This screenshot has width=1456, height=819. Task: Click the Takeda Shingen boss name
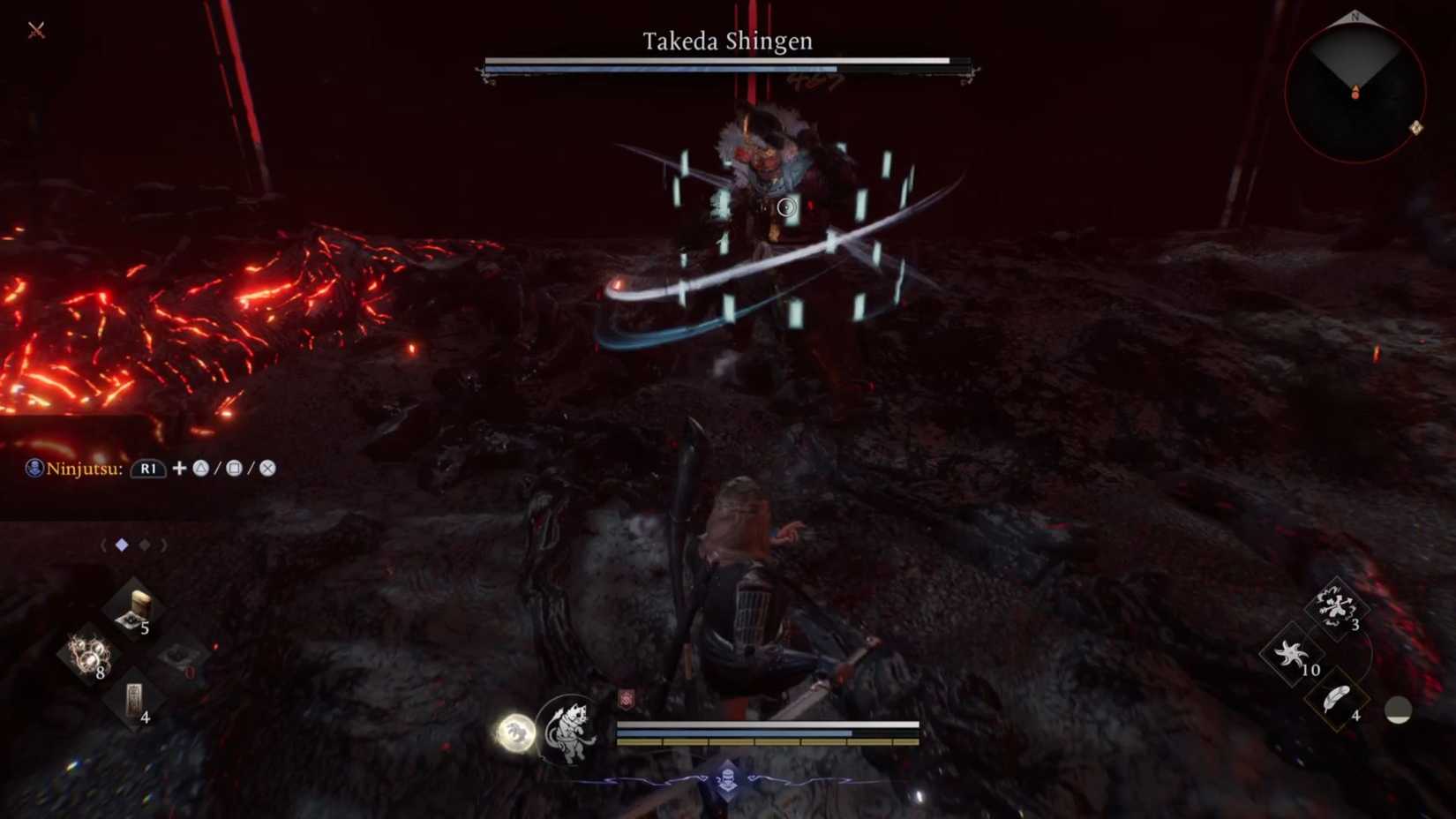[726, 39]
